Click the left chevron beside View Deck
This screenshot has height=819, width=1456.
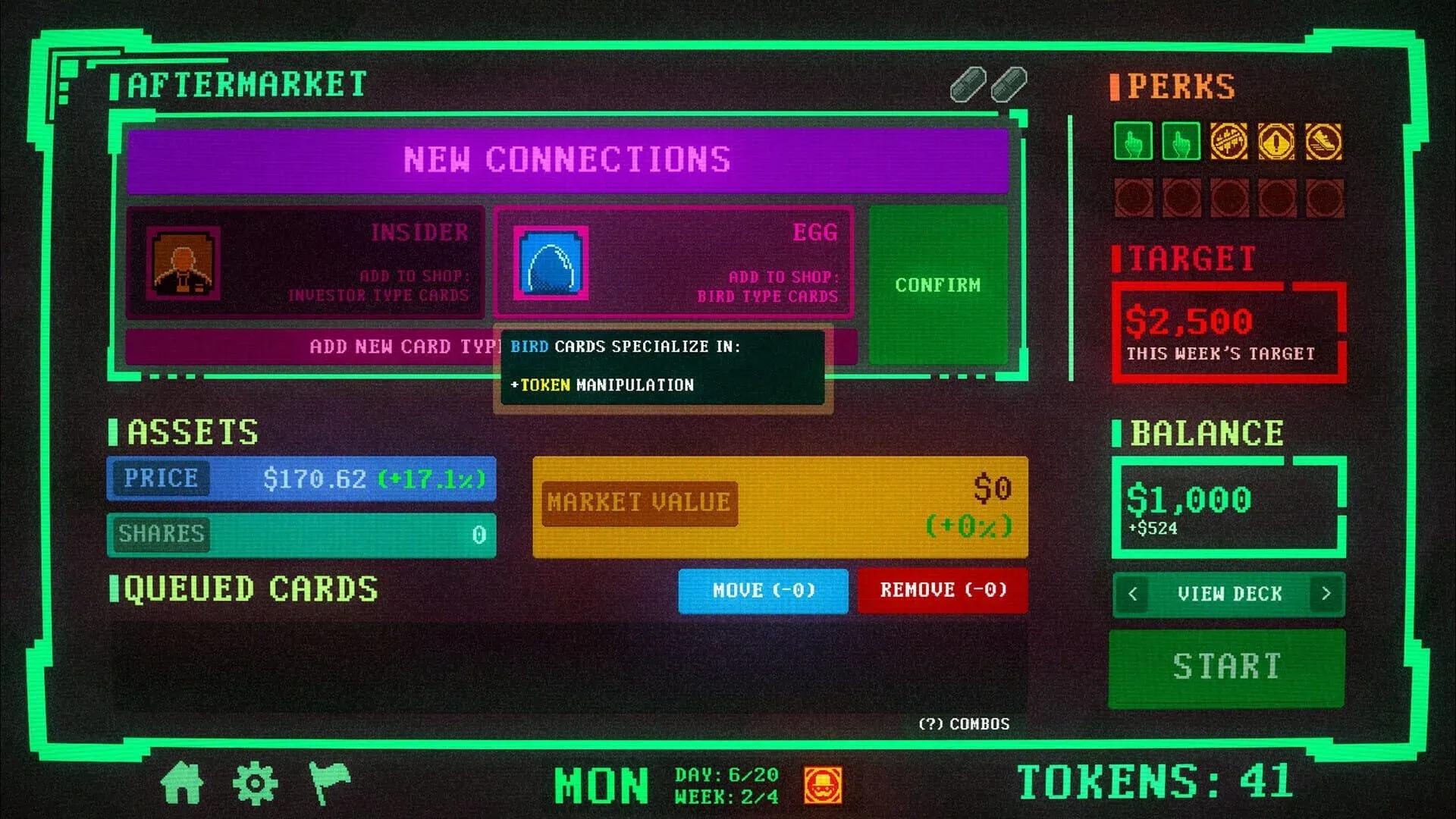click(x=1132, y=595)
